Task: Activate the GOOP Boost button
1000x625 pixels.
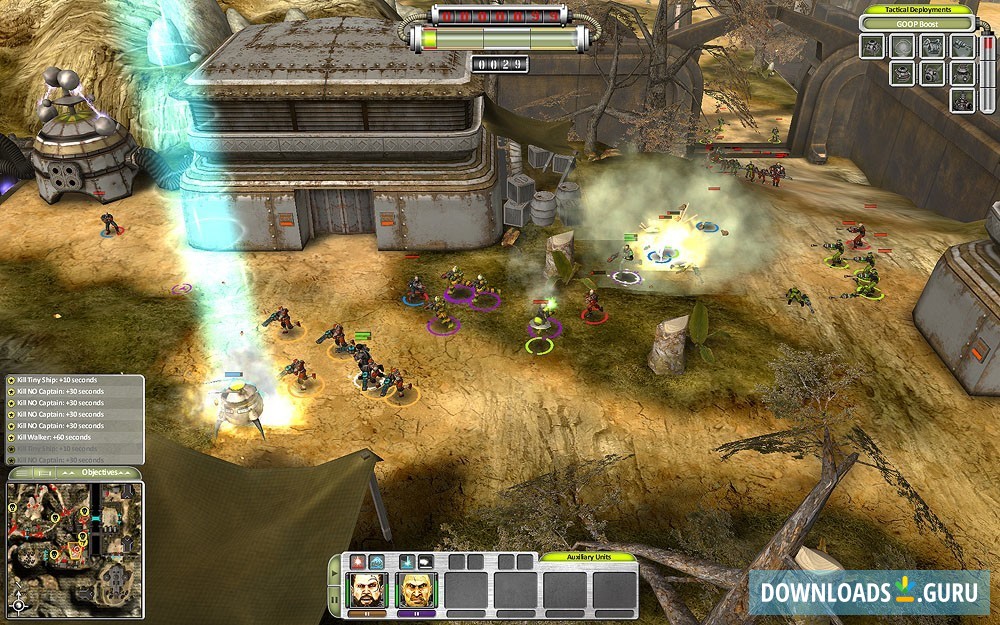Action: [917, 24]
